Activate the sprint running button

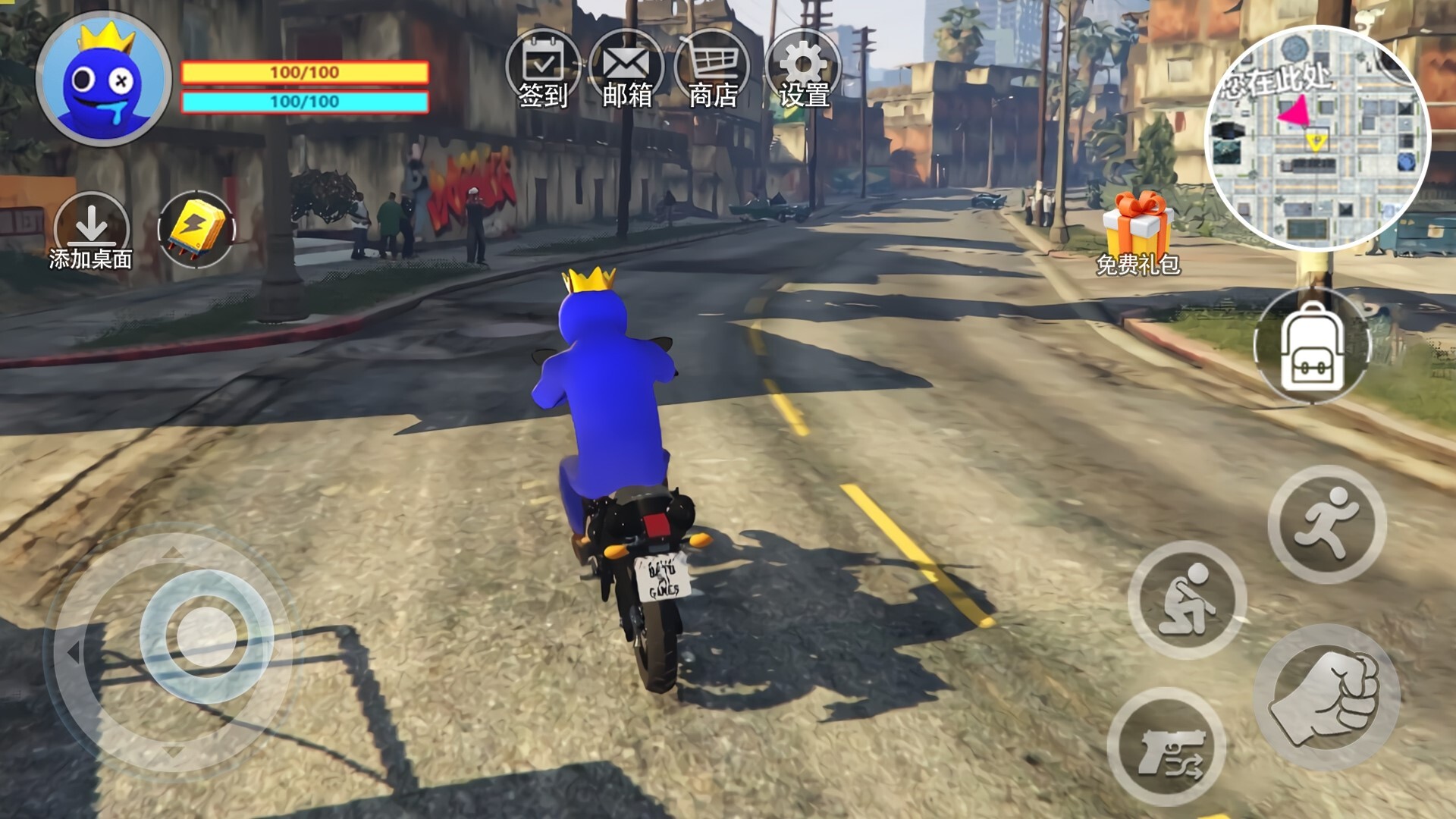[1327, 524]
